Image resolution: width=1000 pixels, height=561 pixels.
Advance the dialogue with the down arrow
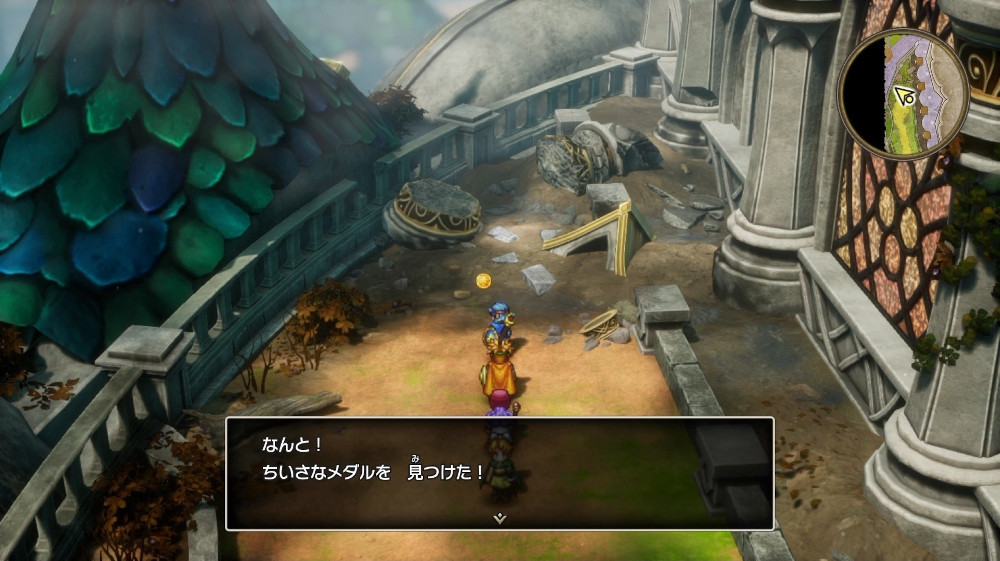point(499,518)
